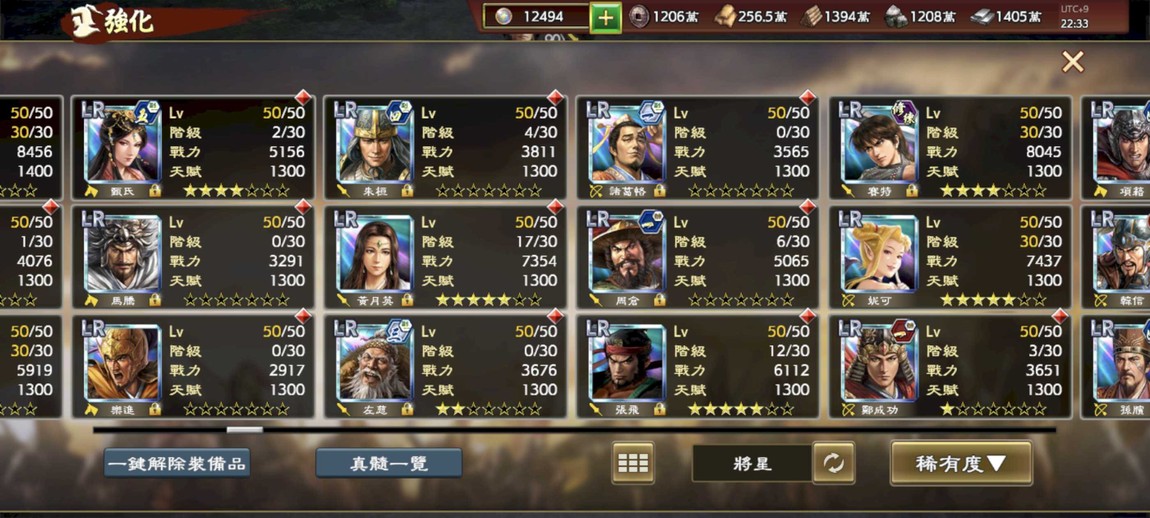This screenshot has width=1150, height=518.
Task: Select the 賽特 general card
Action: tap(949, 147)
